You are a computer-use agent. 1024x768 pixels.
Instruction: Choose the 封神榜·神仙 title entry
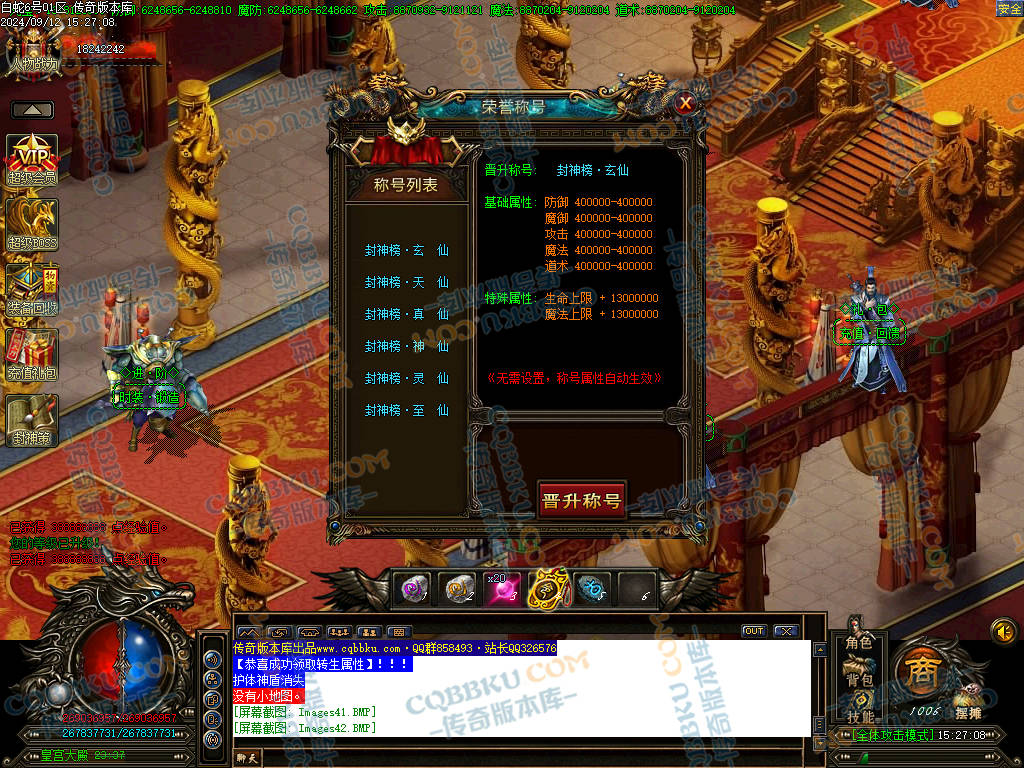click(406, 347)
